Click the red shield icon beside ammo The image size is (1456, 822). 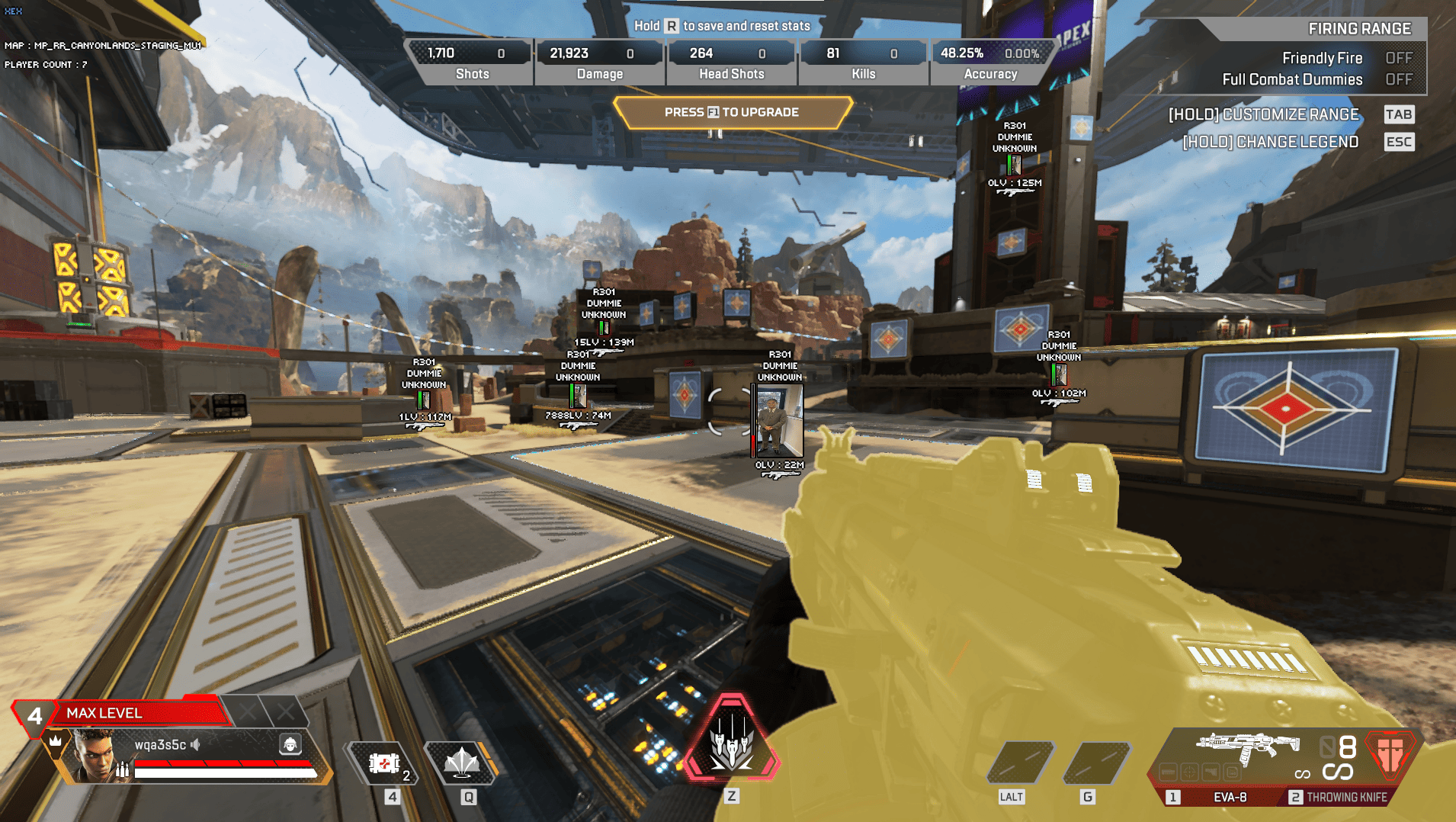point(1390,755)
